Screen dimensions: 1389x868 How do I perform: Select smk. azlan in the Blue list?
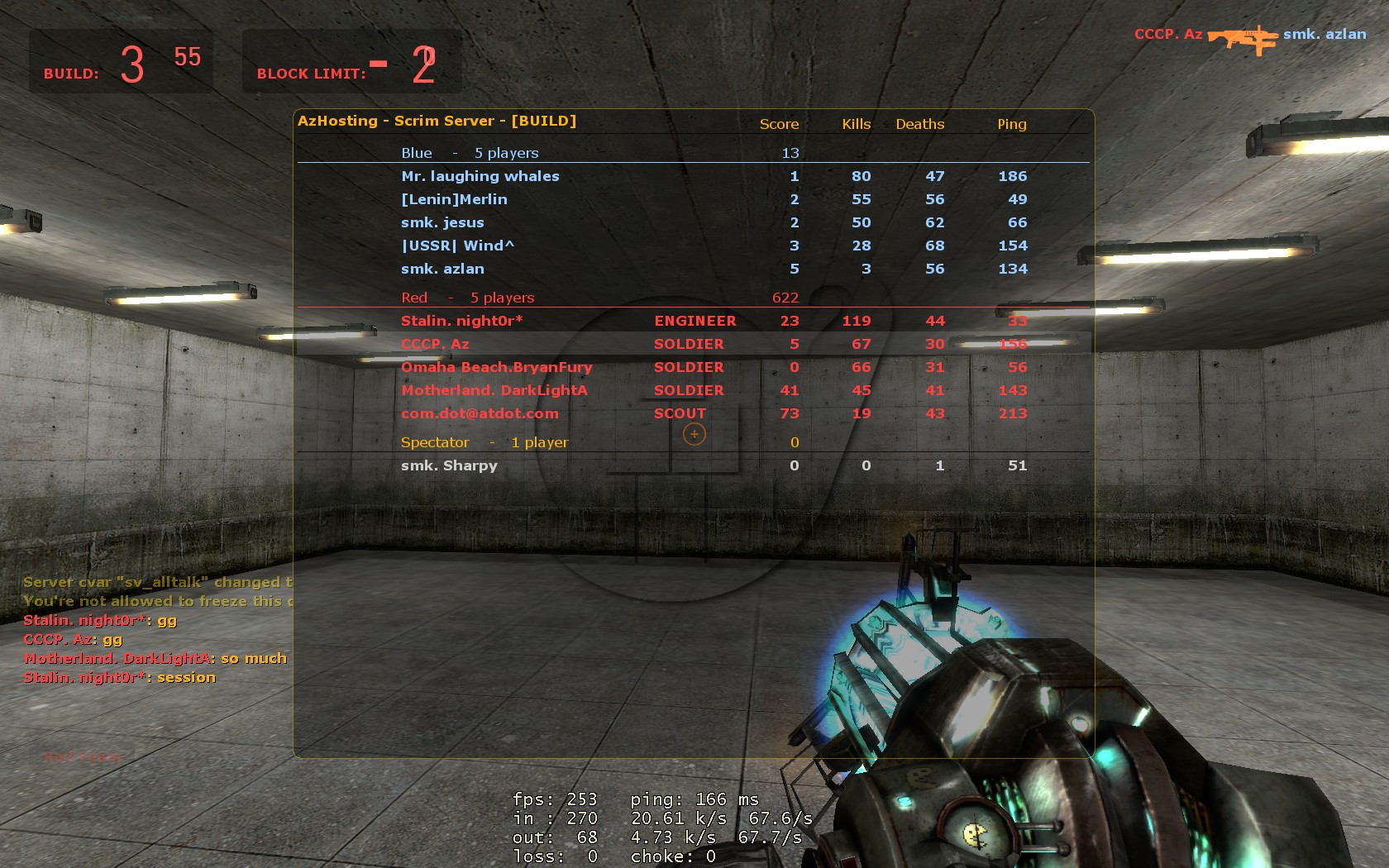442,269
